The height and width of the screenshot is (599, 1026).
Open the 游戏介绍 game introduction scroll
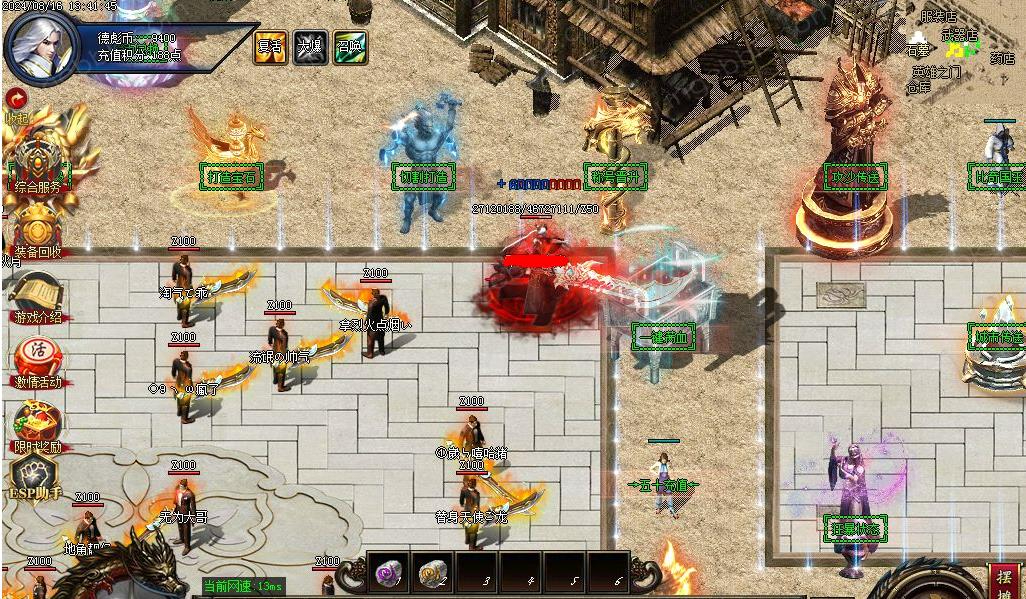tap(36, 296)
